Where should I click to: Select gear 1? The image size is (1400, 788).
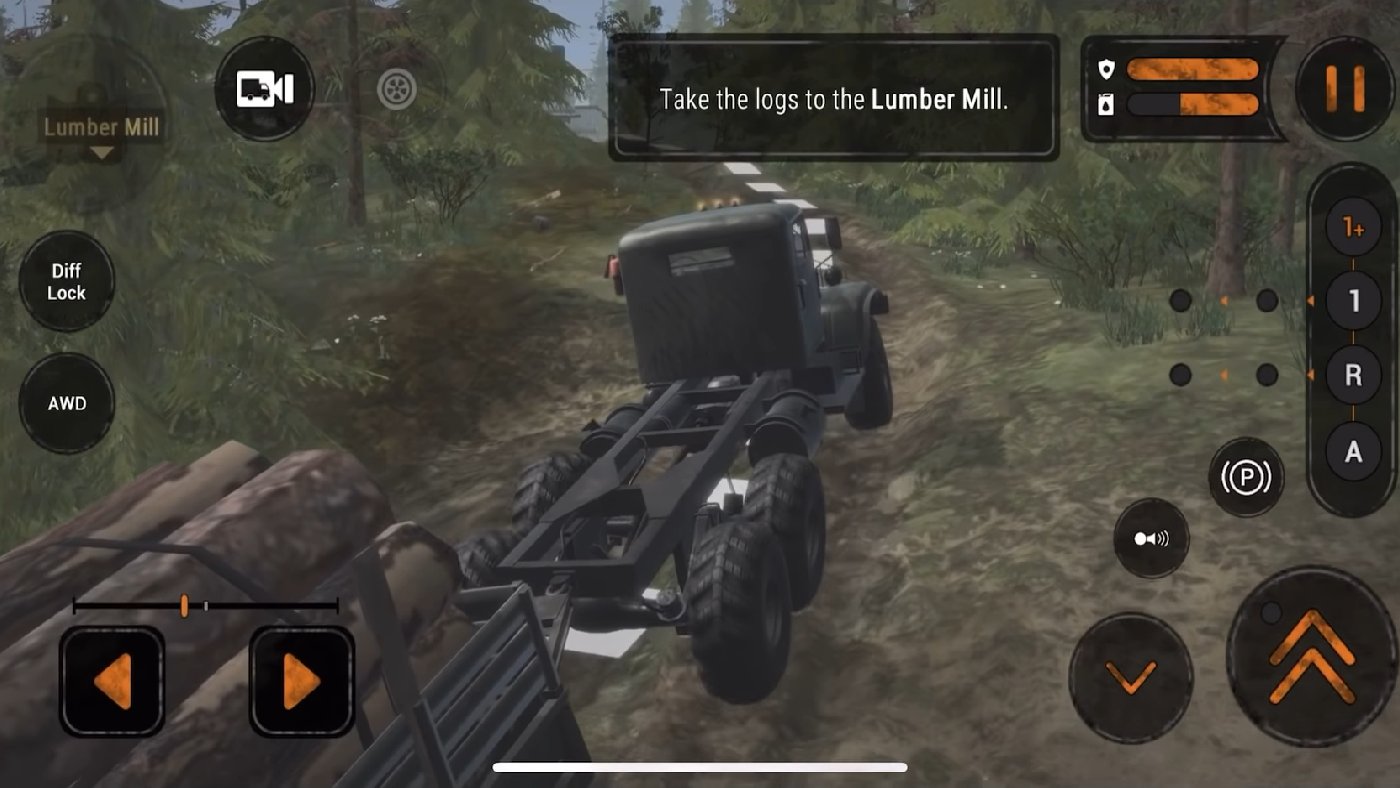1353,299
